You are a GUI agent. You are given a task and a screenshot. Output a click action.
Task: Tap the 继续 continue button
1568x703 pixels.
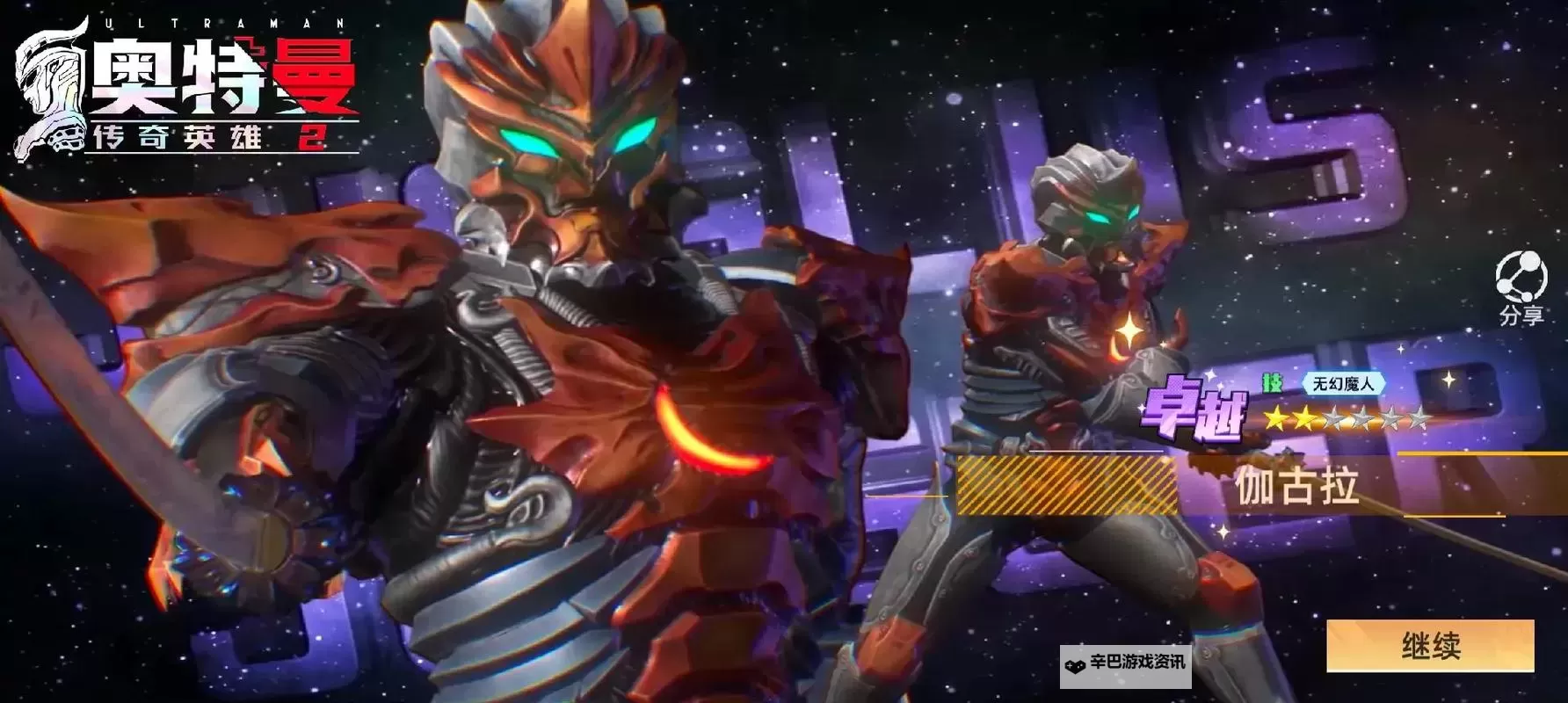(1430, 646)
